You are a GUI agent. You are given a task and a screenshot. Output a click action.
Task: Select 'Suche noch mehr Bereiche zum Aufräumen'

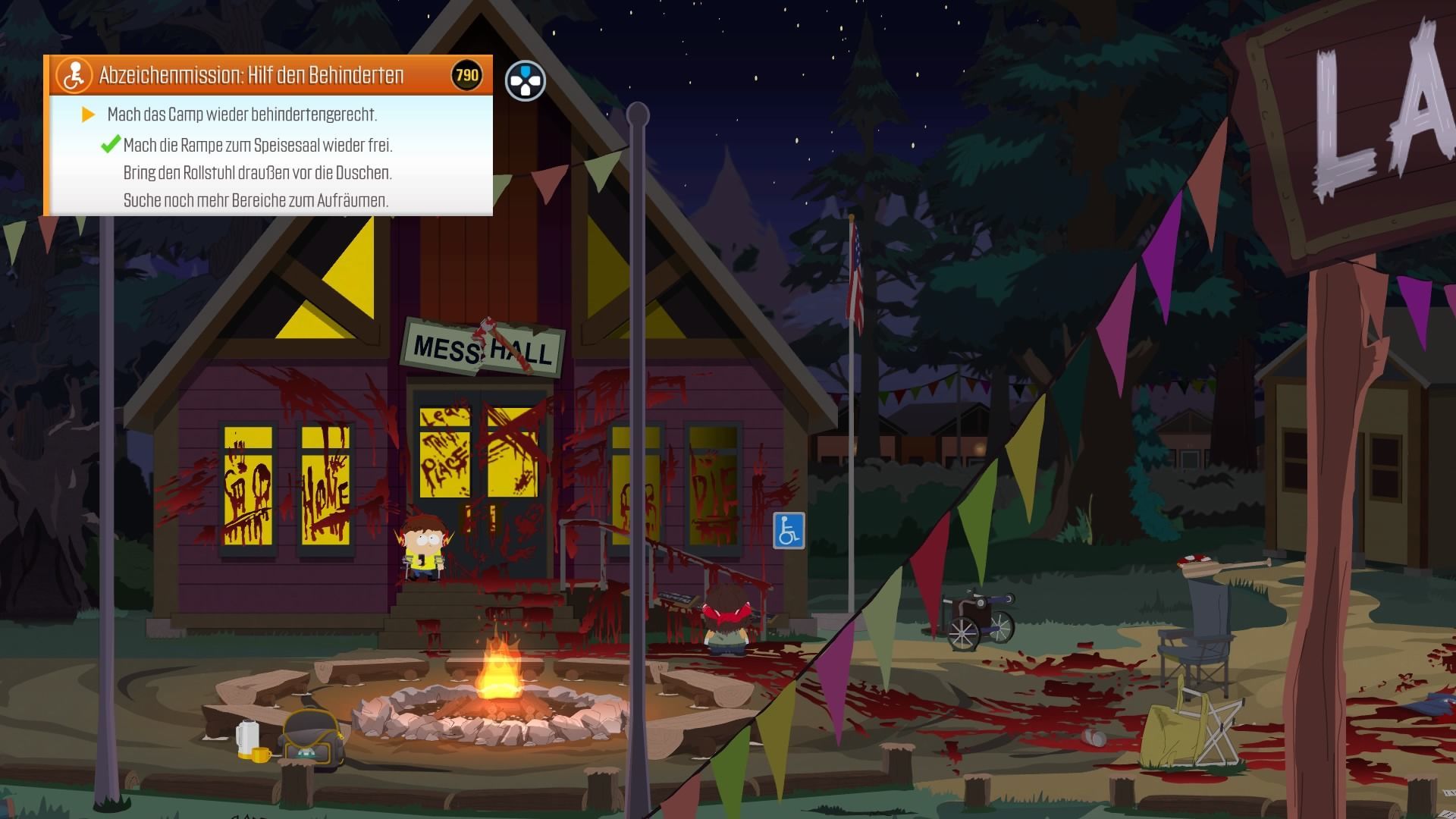256,201
